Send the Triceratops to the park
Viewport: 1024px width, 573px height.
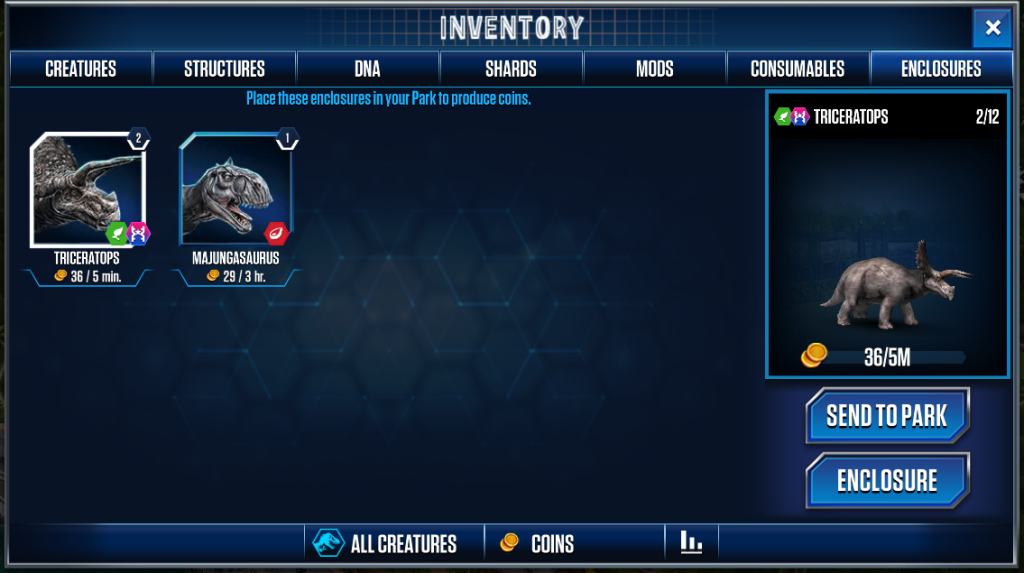pos(887,416)
